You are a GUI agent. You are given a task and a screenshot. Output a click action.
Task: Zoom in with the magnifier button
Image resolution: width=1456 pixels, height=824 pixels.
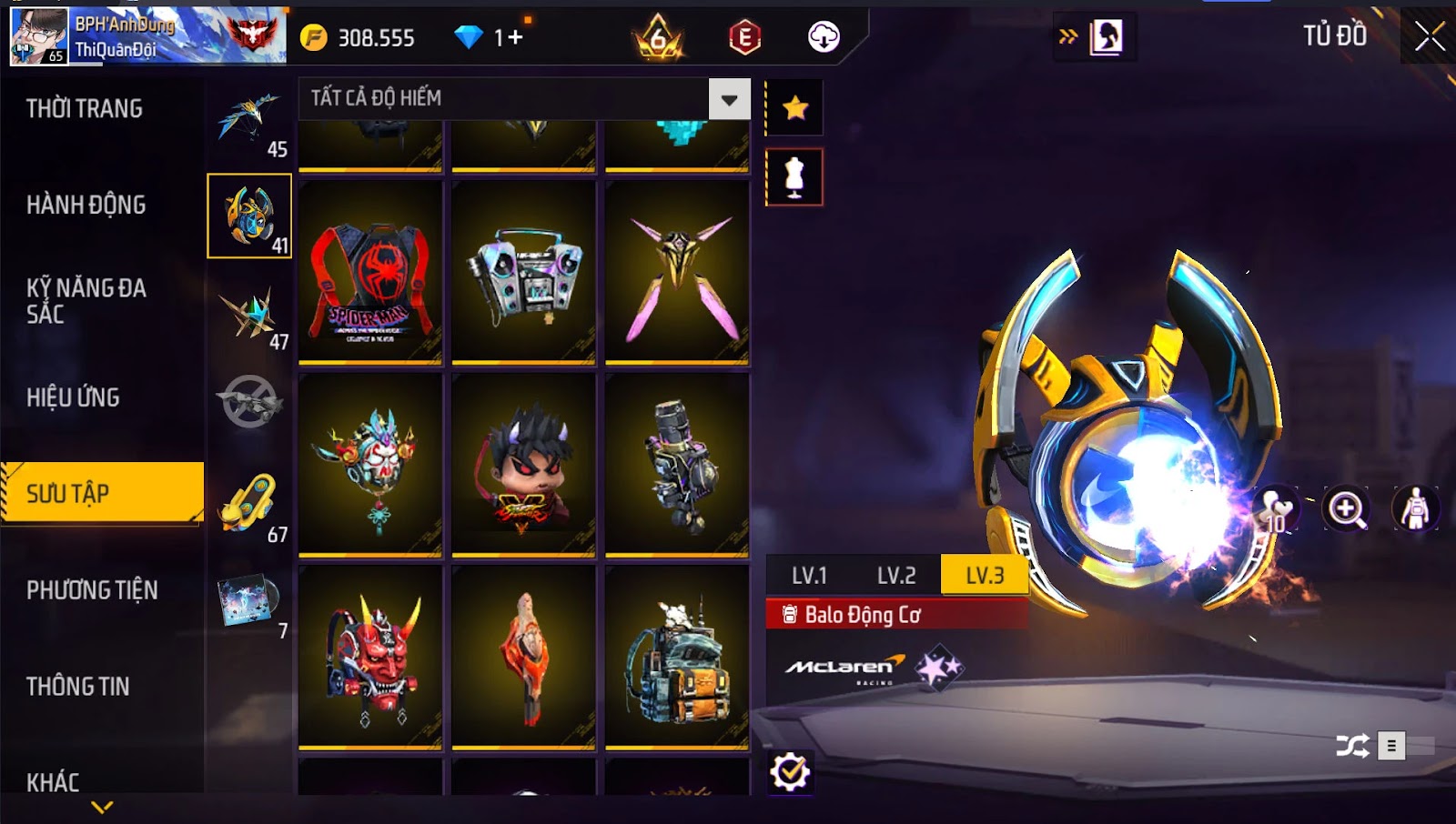tap(1346, 509)
